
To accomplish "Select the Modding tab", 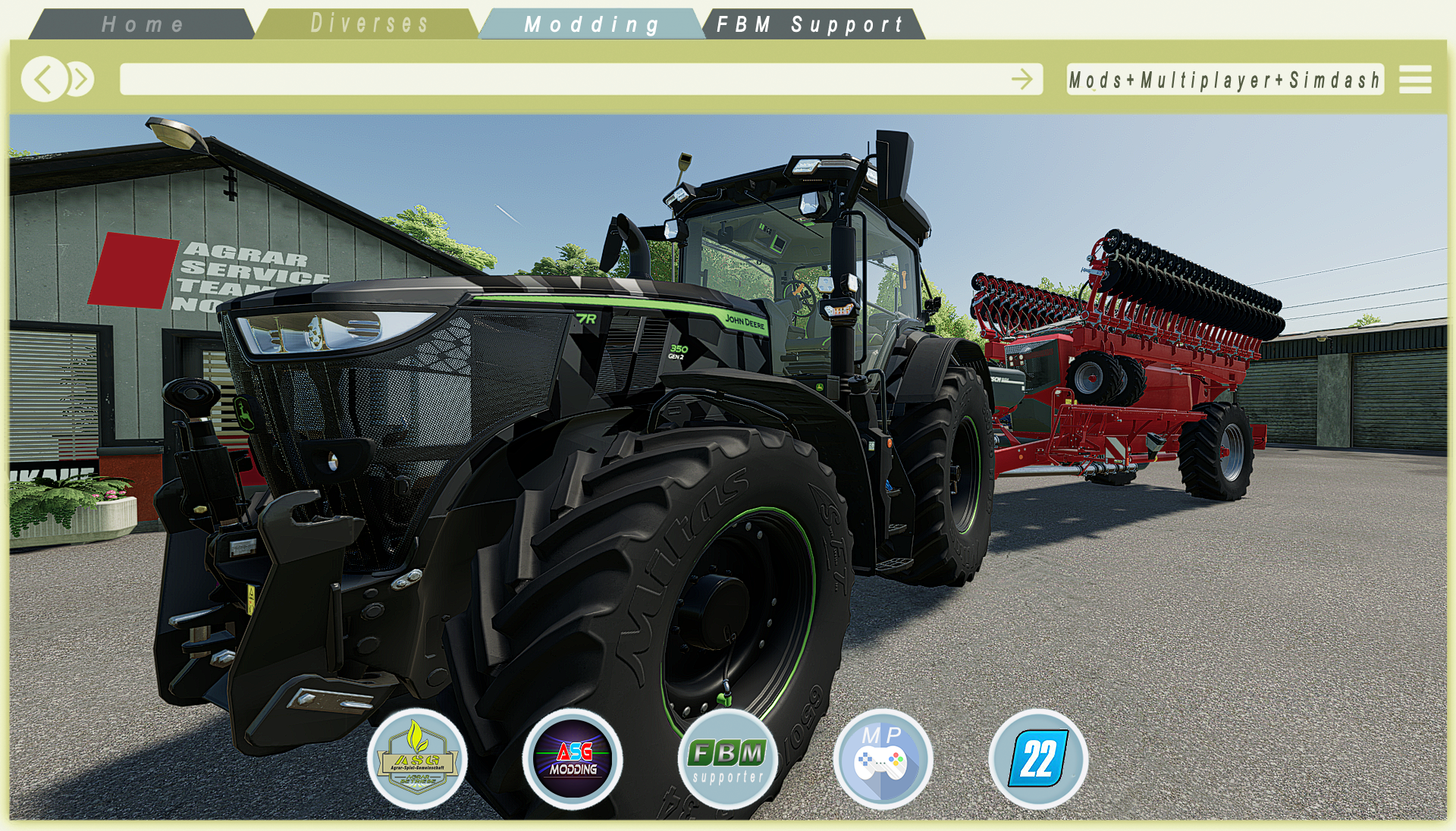I will click(591, 24).
